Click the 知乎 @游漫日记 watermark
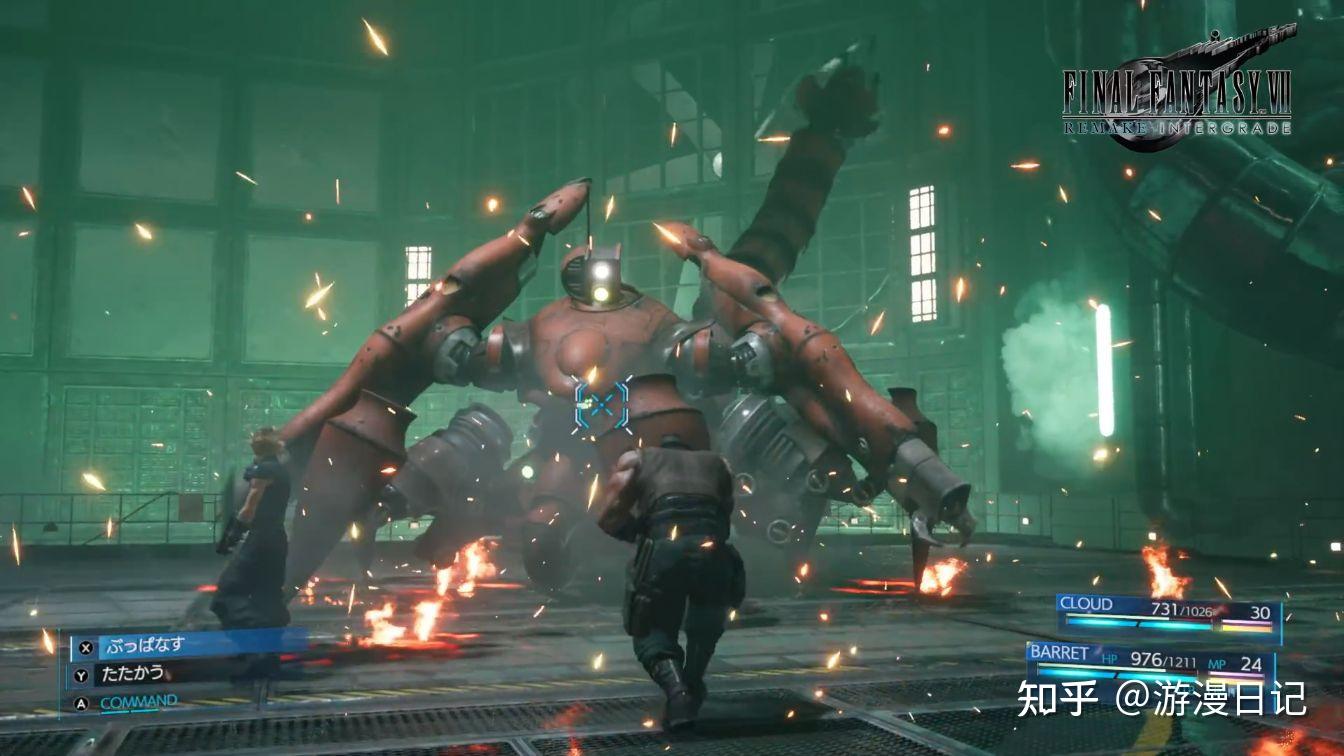 [x=1161, y=699]
